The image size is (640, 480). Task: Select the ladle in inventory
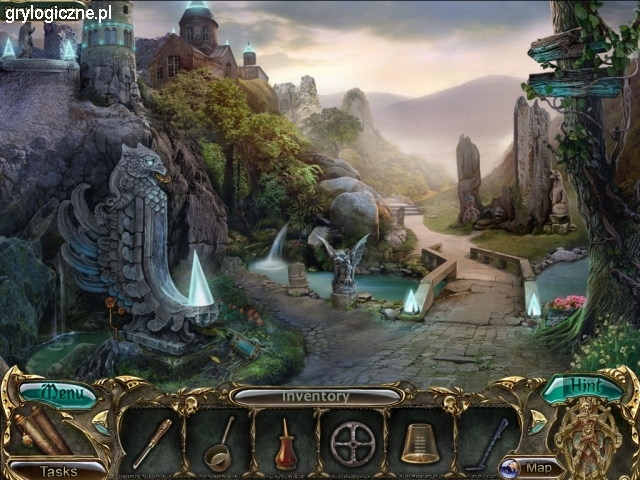coord(219,445)
